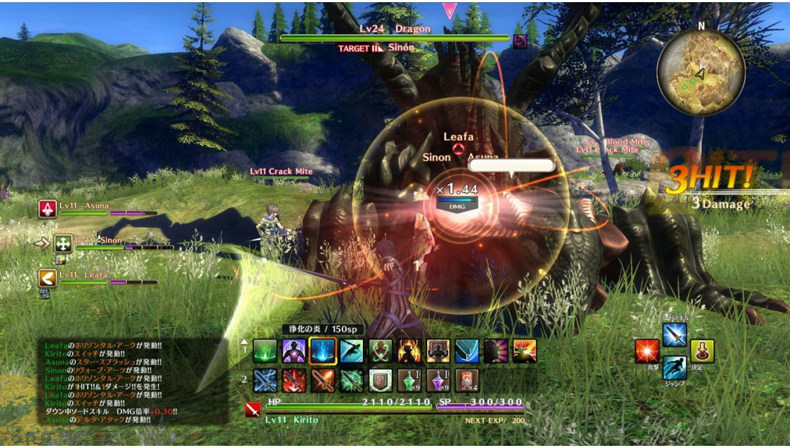Select Sinon's green cross party icon
The height and width of the screenshot is (448, 790).
(63, 243)
